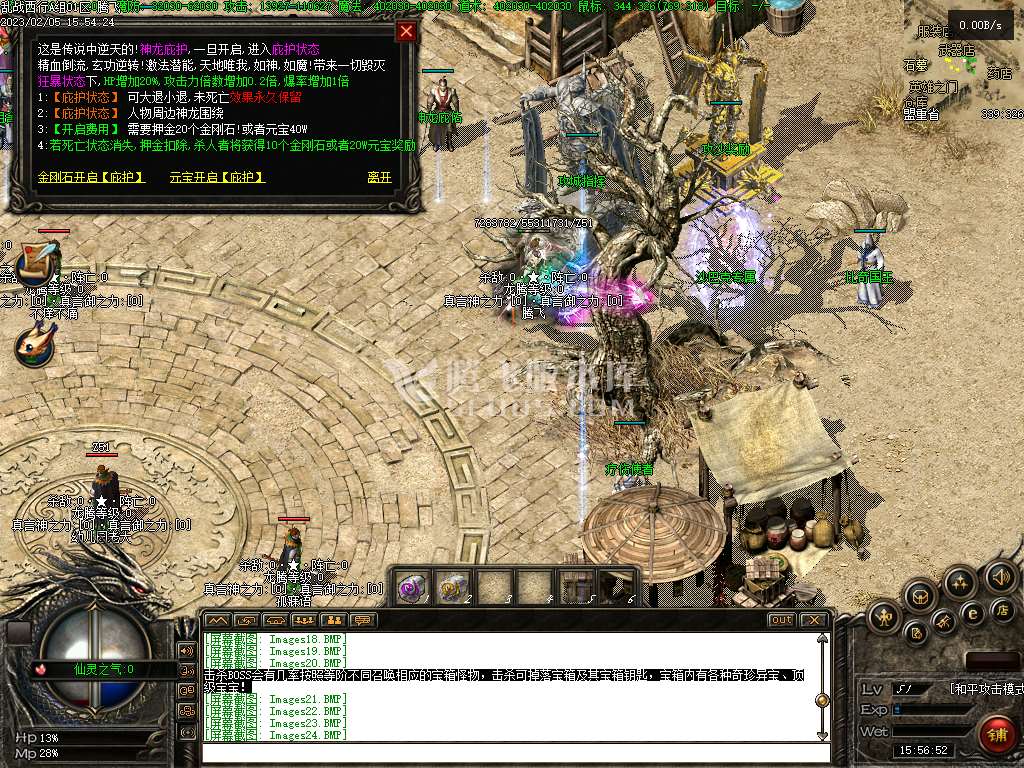This screenshot has width=1024, height=768.
Task: Open the red 铺 stall button
Action: [x=996, y=735]
